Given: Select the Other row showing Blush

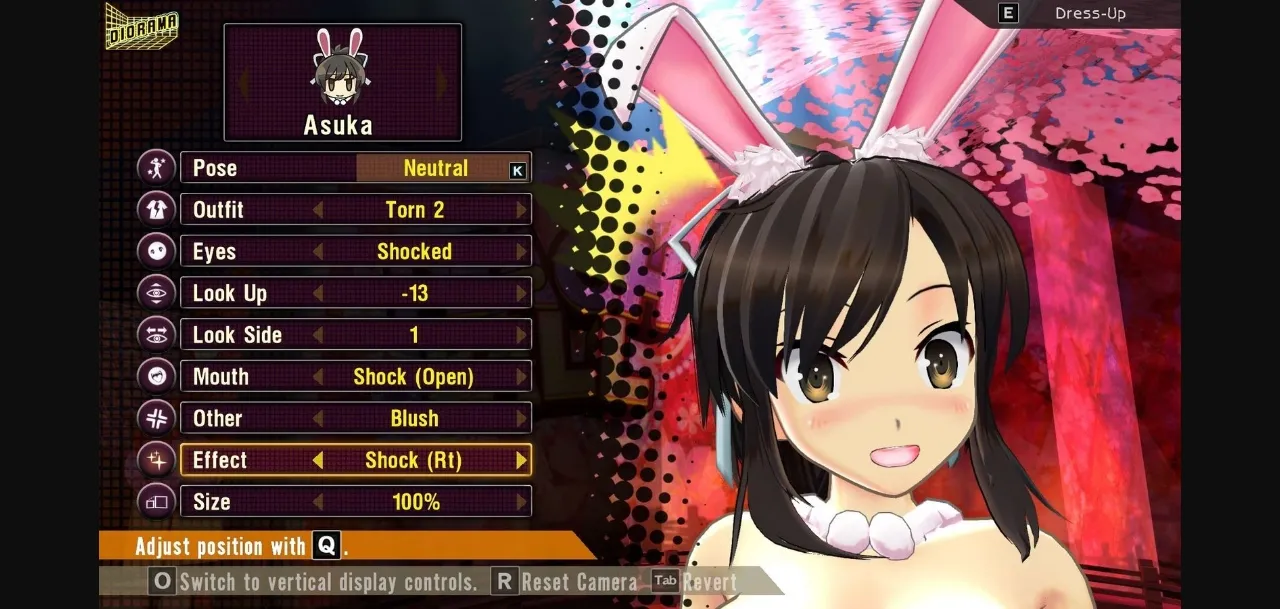Looking at the screenshot, I should tap(355, 418).
